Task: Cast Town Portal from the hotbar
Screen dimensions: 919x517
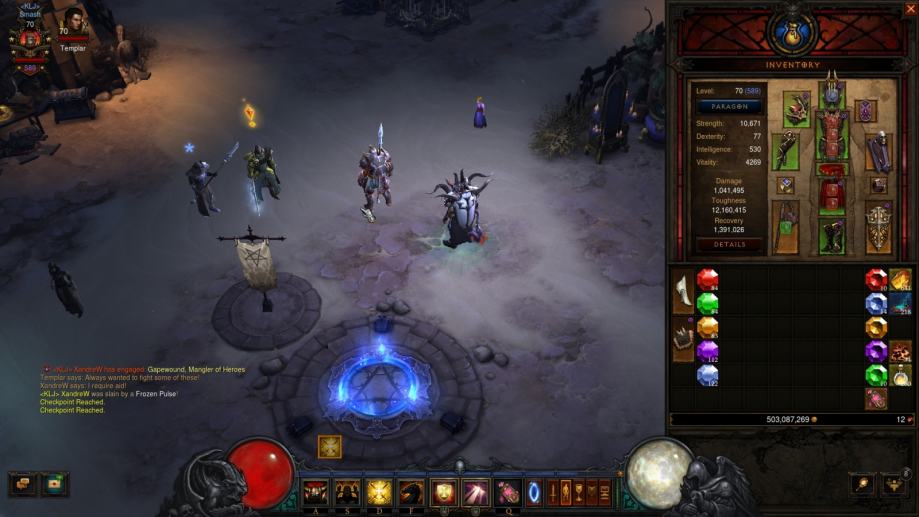Action: coord(531,491)
